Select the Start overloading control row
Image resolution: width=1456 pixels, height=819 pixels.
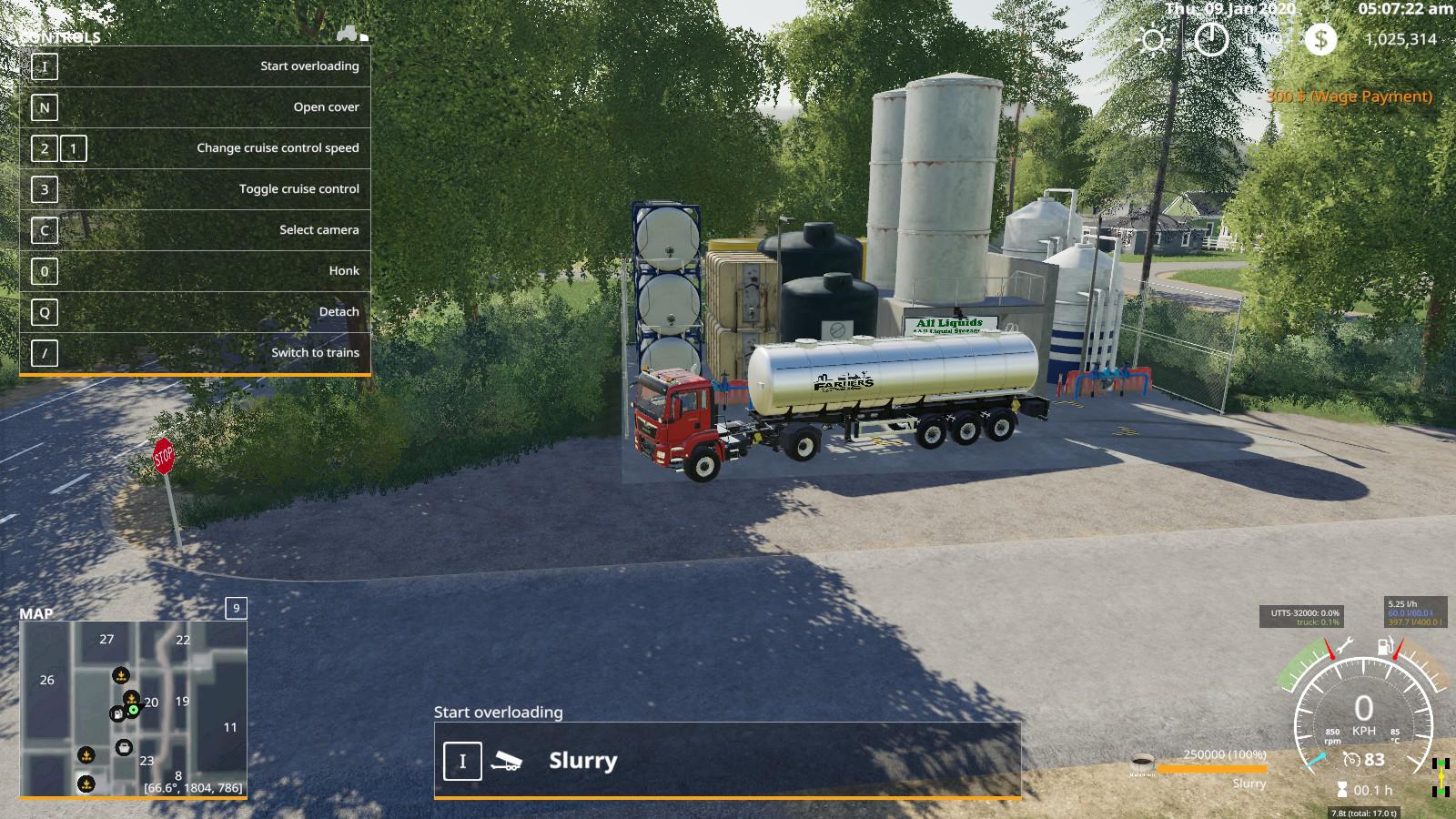point(195,66)
